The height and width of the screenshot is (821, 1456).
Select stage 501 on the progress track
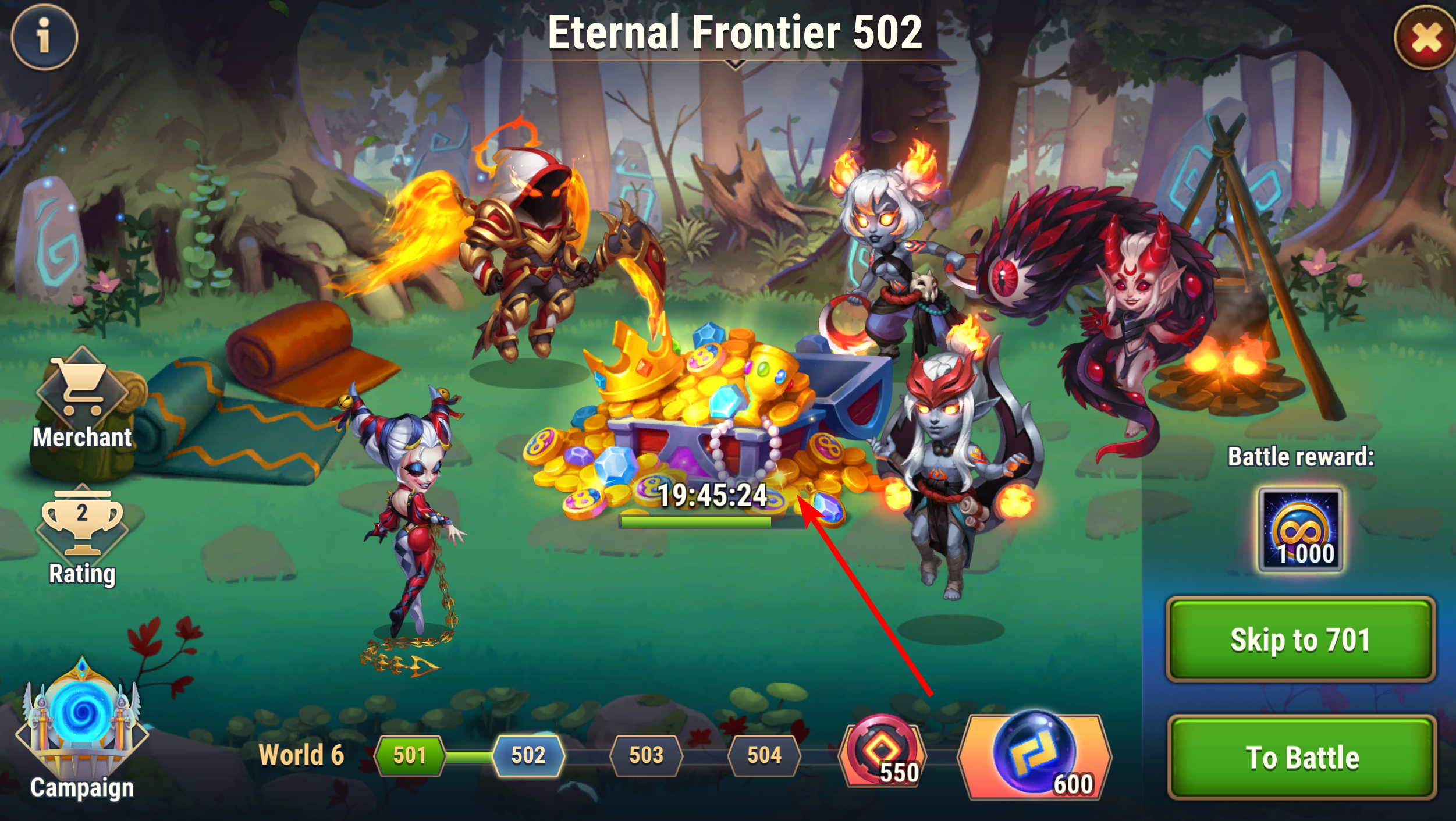pos(410,755)
